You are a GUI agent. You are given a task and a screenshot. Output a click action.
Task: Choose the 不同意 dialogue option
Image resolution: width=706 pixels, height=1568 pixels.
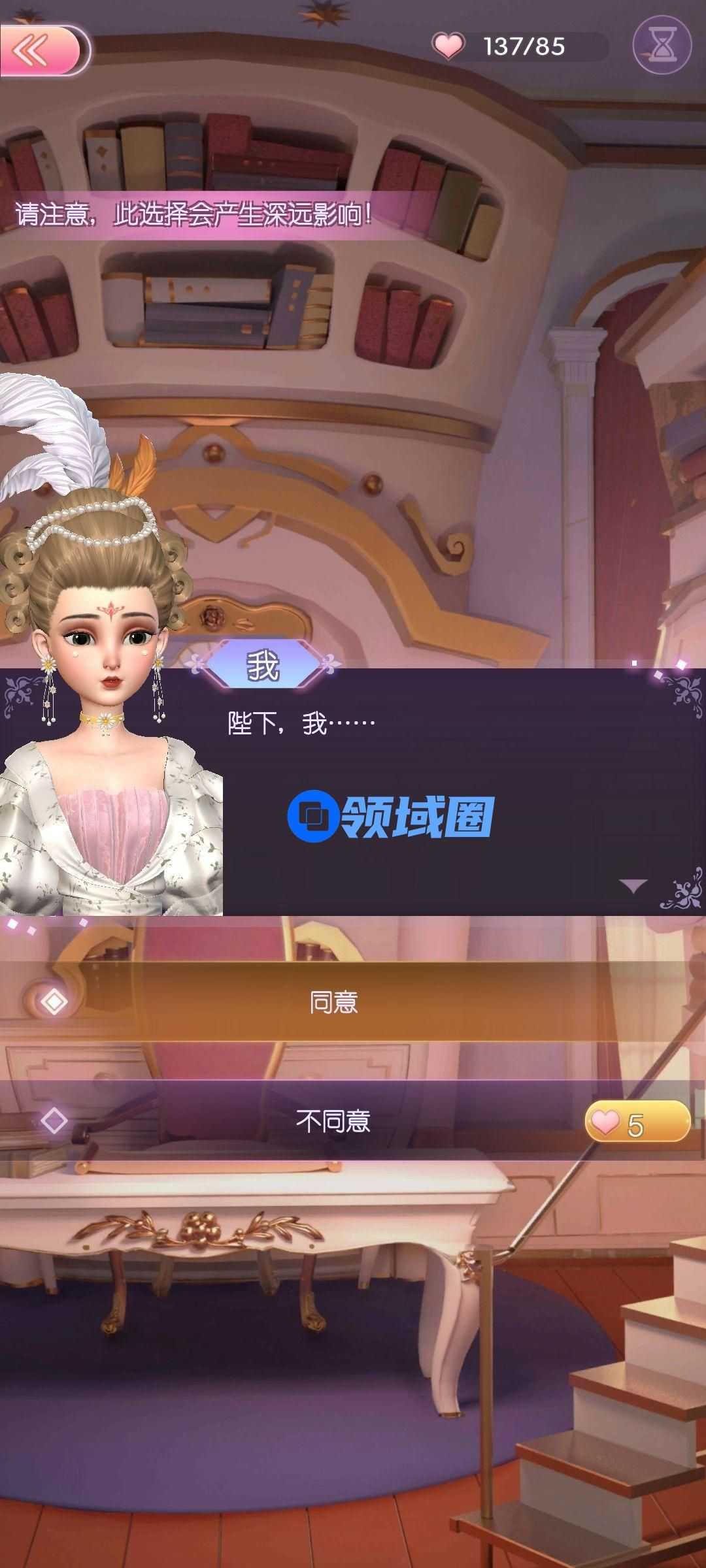tap(333, 1120)
